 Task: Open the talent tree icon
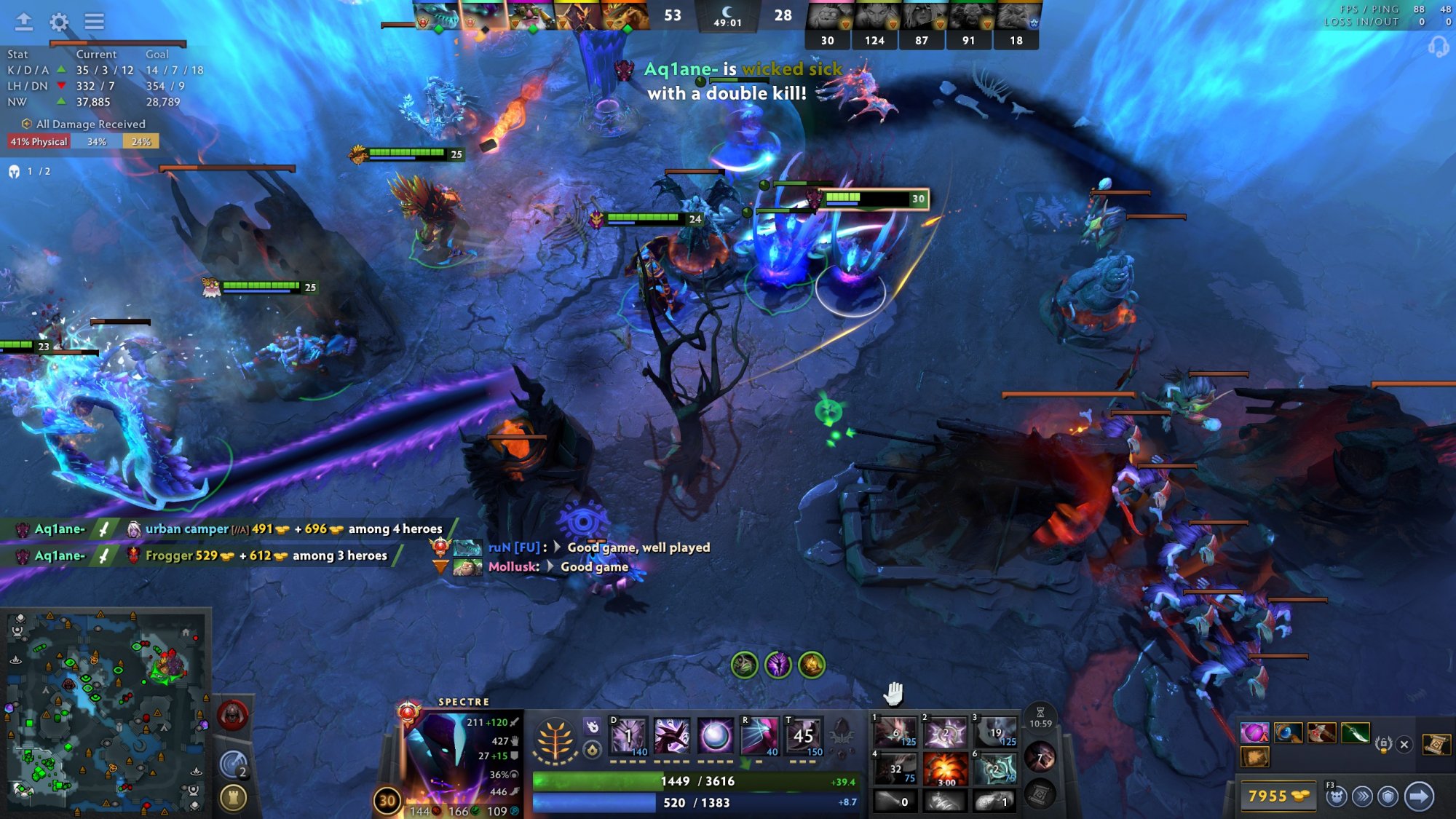(555, 740)
